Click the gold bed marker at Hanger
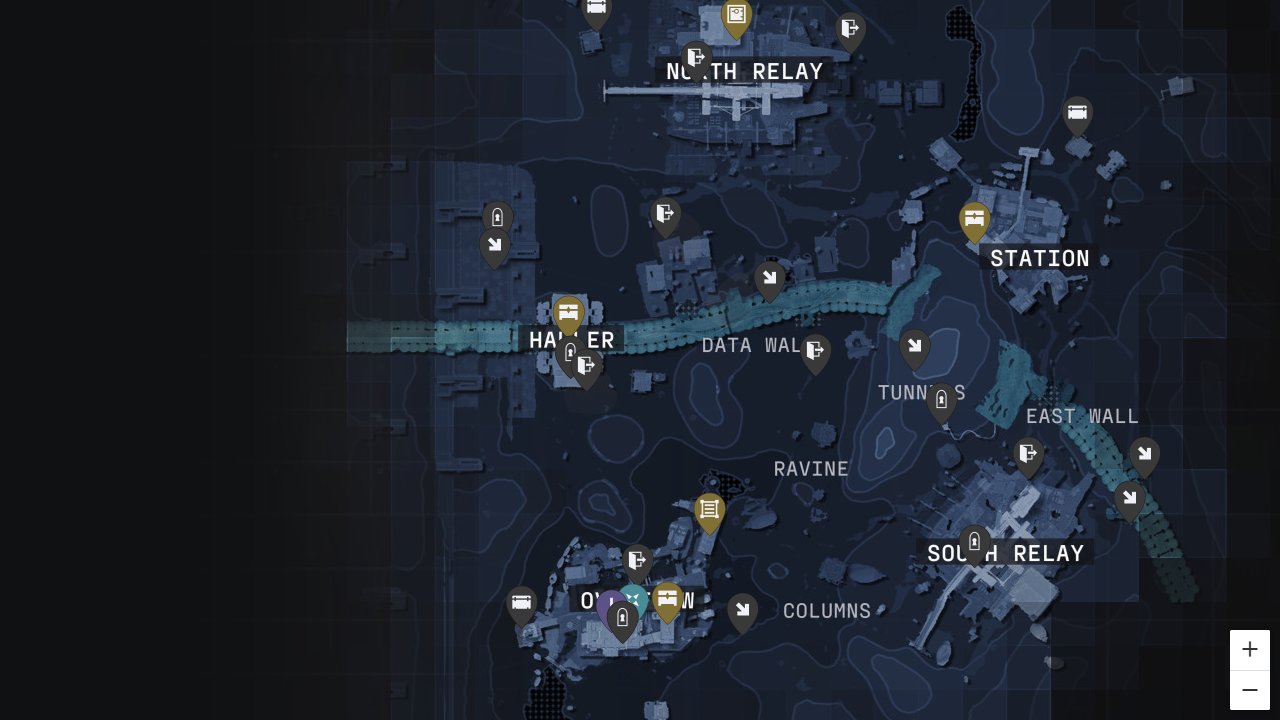Image resolution: width=1280 pixels, height=720 pixels. [x=569, y=312]
